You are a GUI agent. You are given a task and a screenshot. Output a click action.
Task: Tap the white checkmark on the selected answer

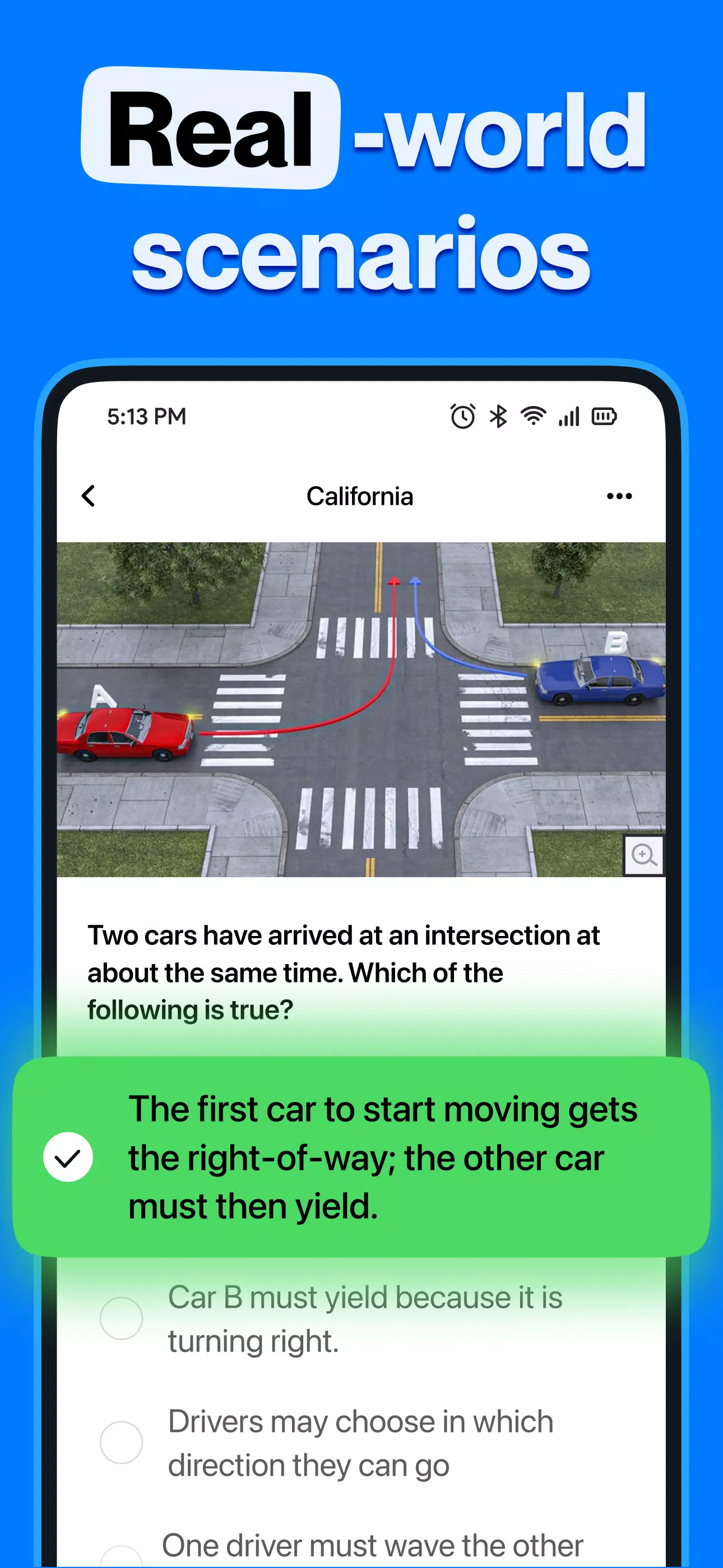[69, 1157]
